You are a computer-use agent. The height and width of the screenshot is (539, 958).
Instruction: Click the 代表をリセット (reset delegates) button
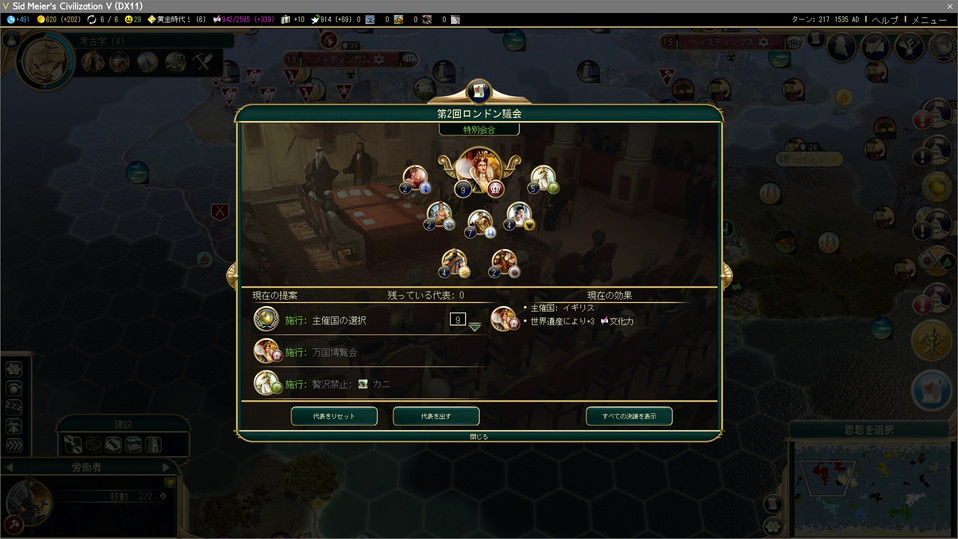pyautogui.click(x=334, y=416)
